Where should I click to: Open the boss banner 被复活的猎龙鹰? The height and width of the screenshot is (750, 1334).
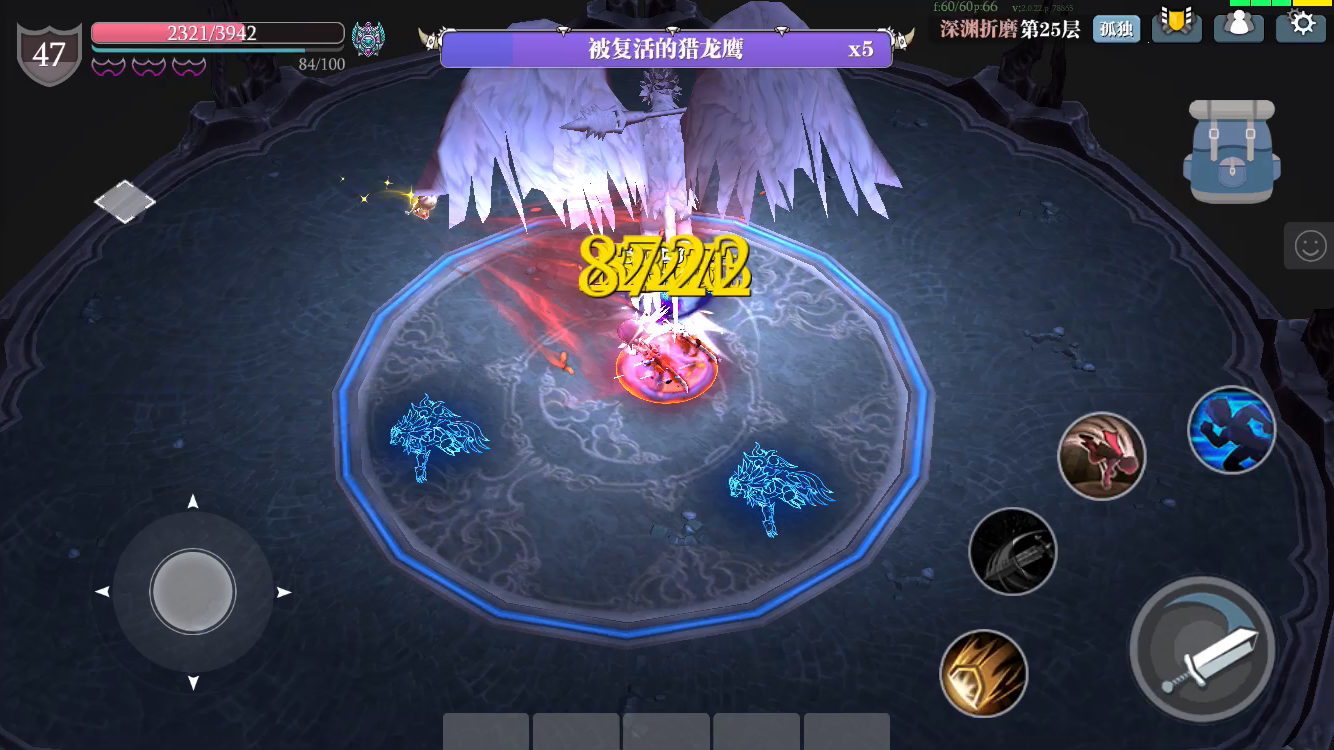point(666,49)
